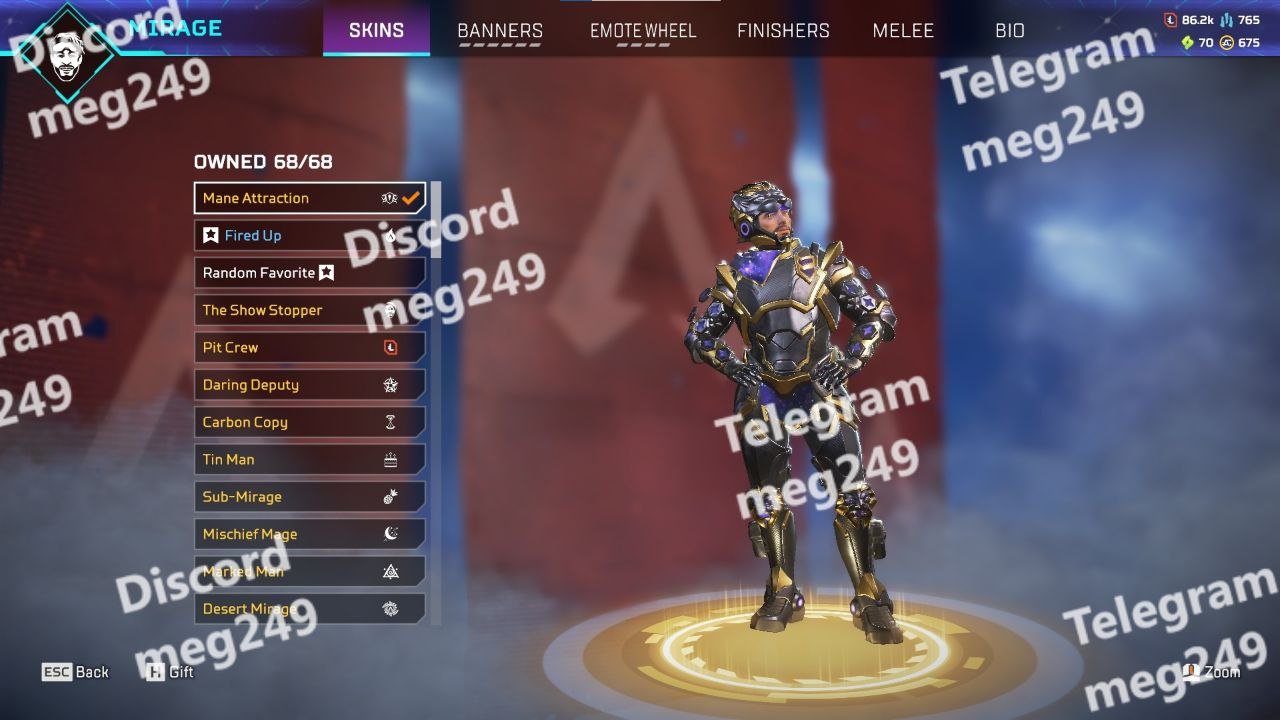Select the Carbon Copy skin

309,422
